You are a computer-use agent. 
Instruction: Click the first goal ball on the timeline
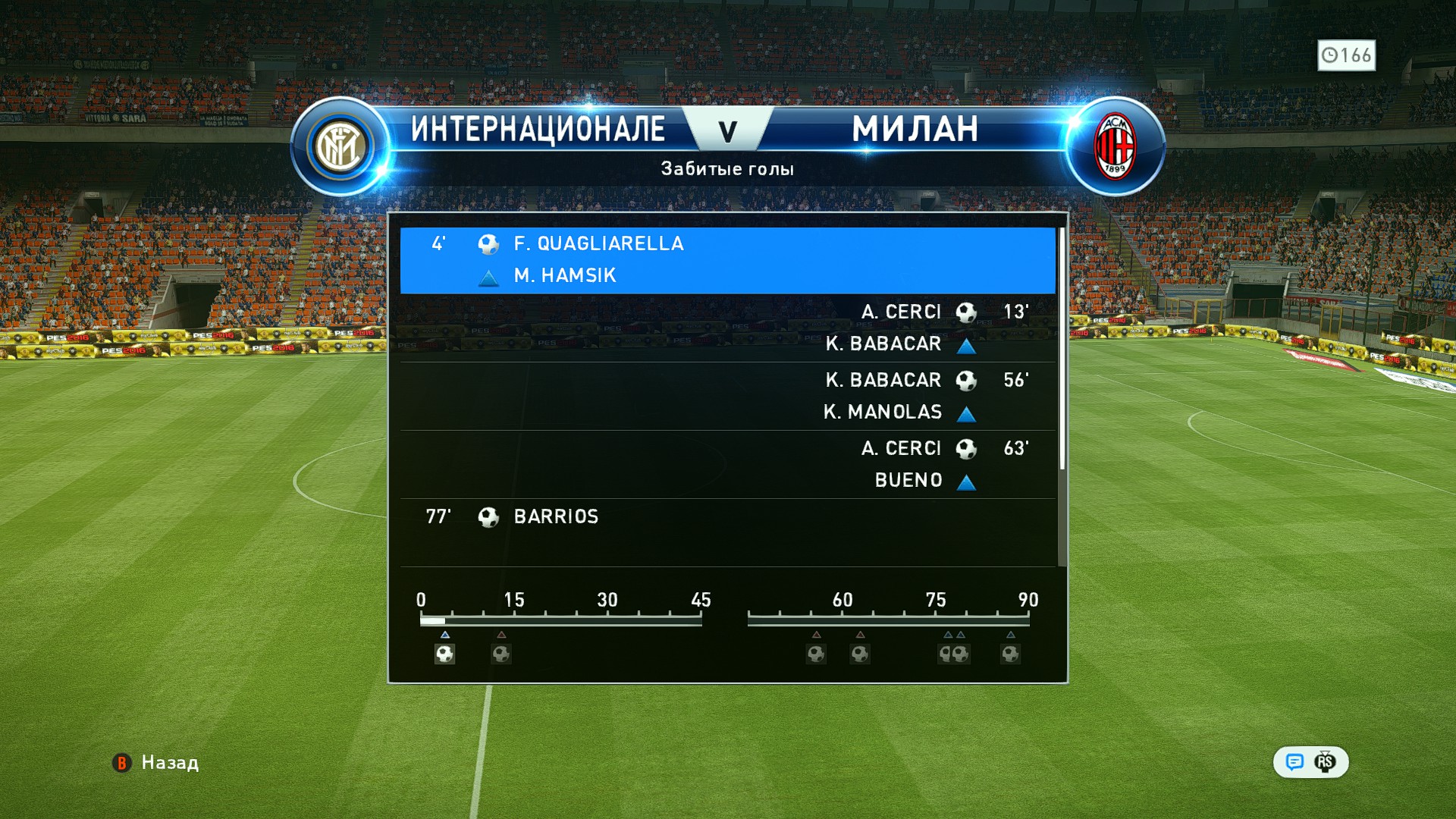(444, 654)
